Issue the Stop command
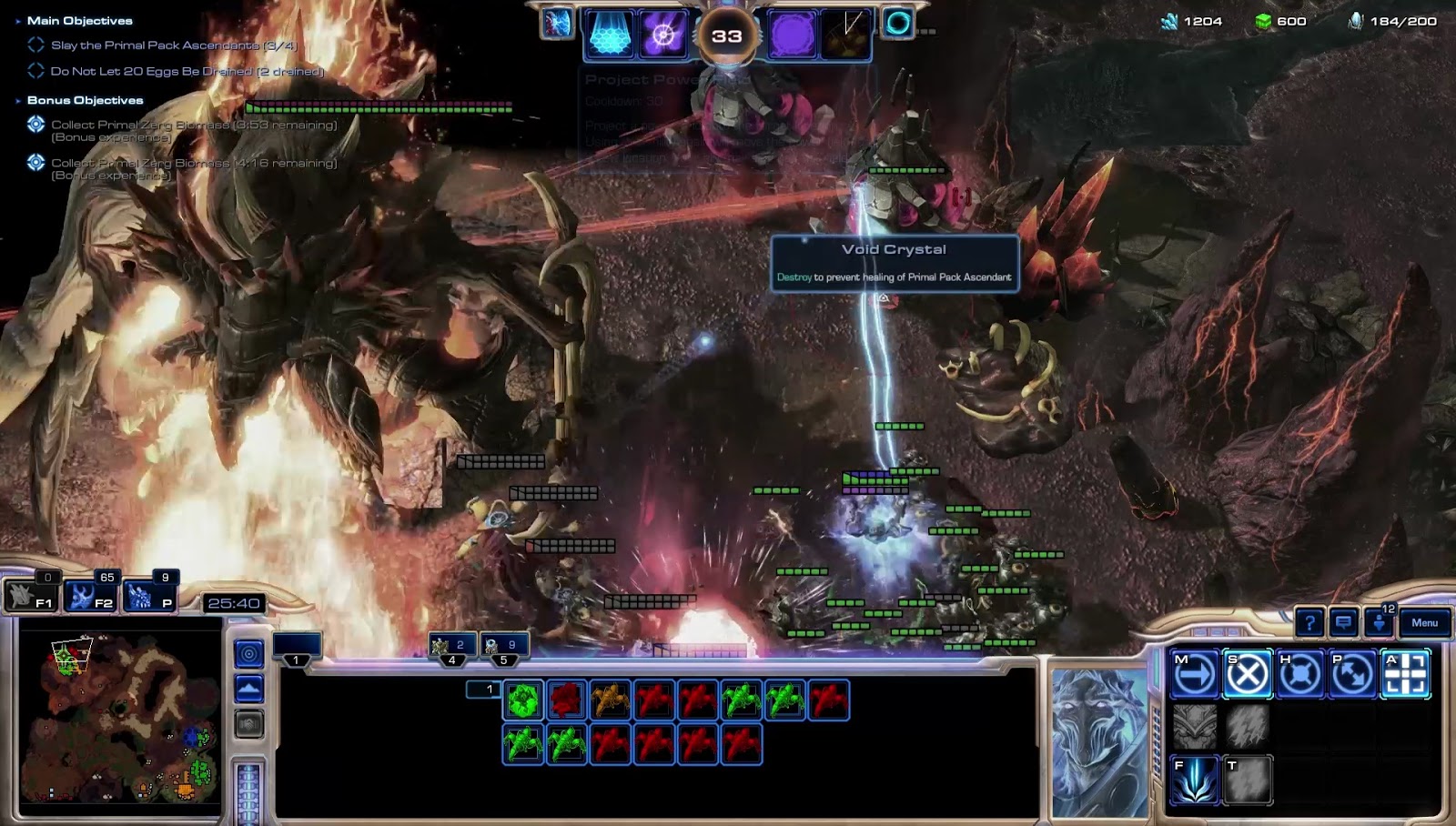Screen dimensions: 1456x826 pos(1247,675)
